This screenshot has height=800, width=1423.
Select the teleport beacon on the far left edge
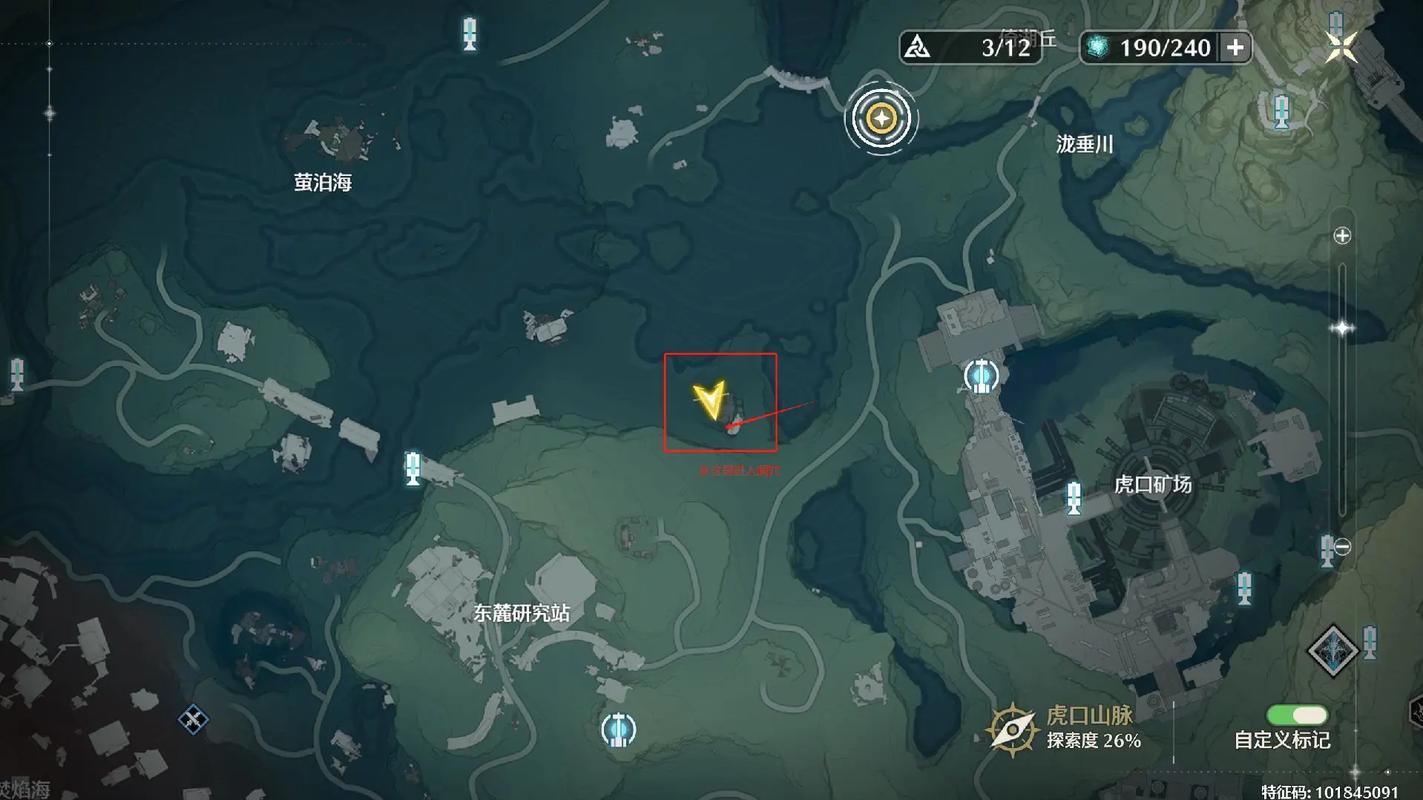[x=16, y=375]
